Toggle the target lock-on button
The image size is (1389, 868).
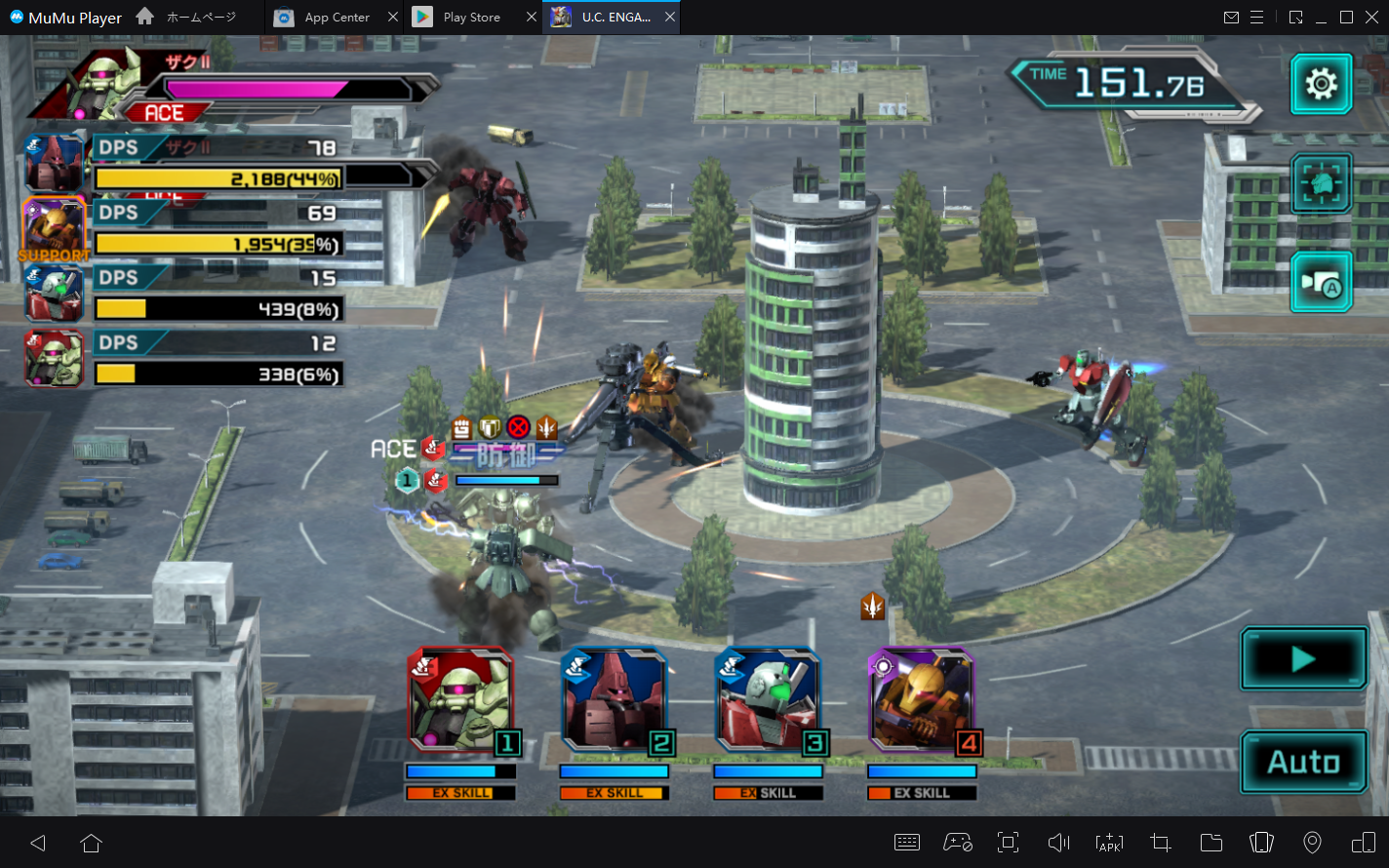pyautogui.click(x=1321, y=183)
